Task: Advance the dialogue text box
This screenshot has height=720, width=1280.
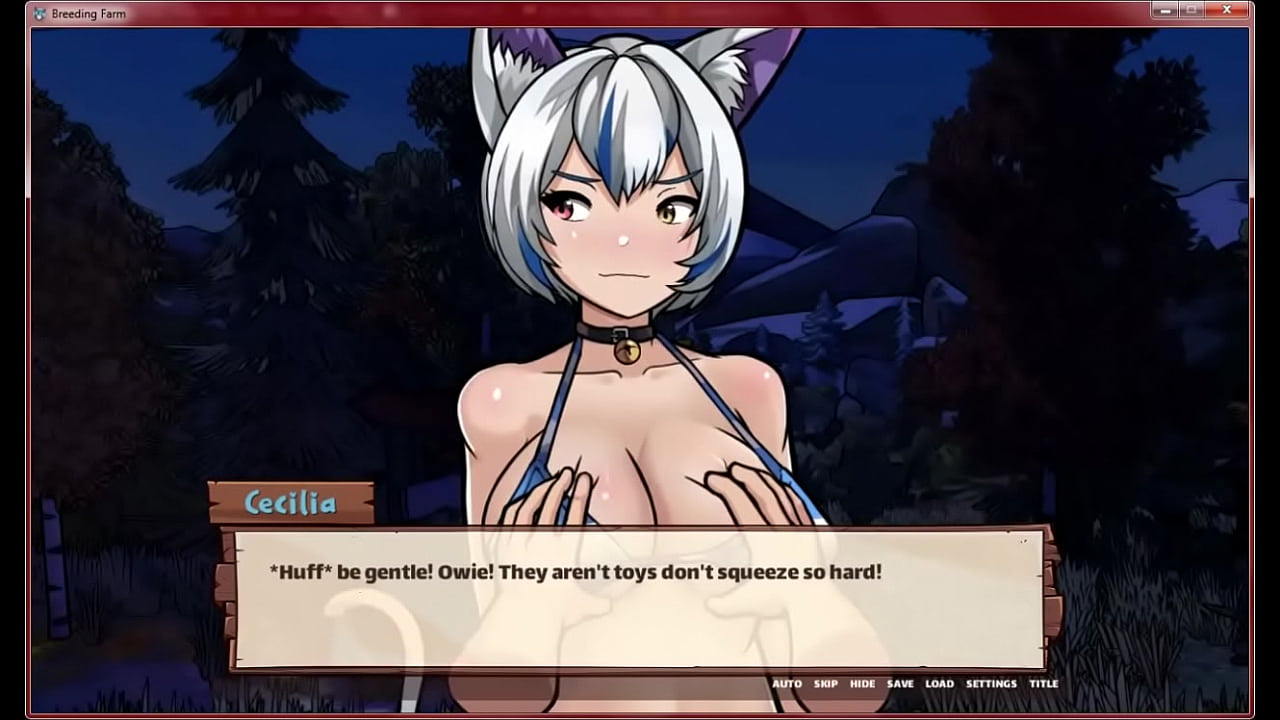Action: pyautogui.click(x=640, y=600)
